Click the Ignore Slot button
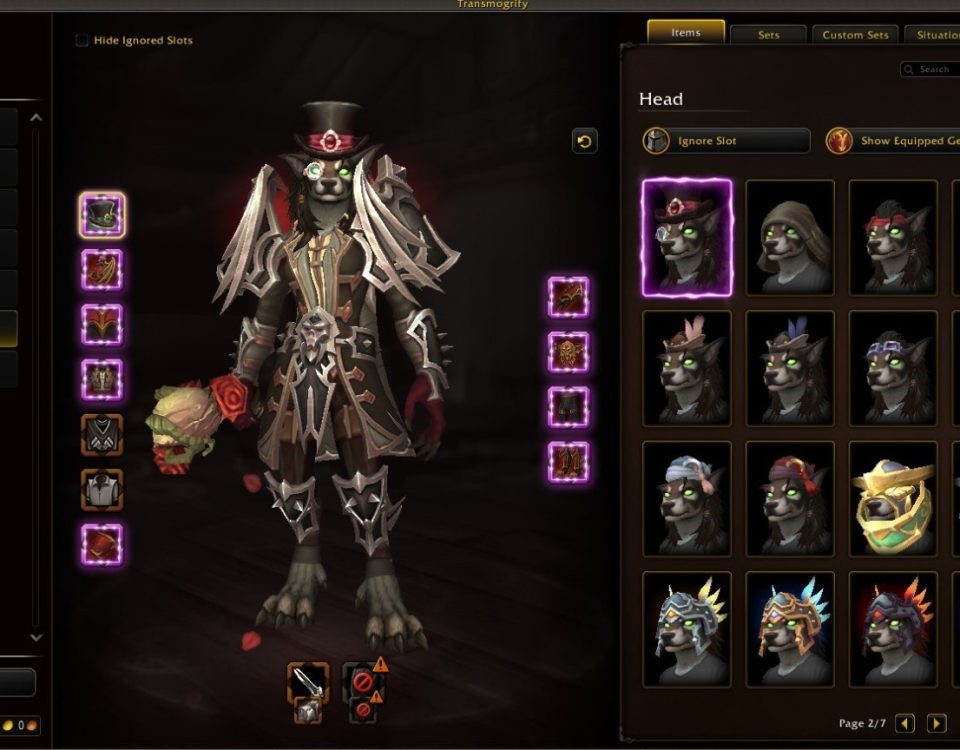Viewport: 960px width, 750px height. click(x=726, y=141)
